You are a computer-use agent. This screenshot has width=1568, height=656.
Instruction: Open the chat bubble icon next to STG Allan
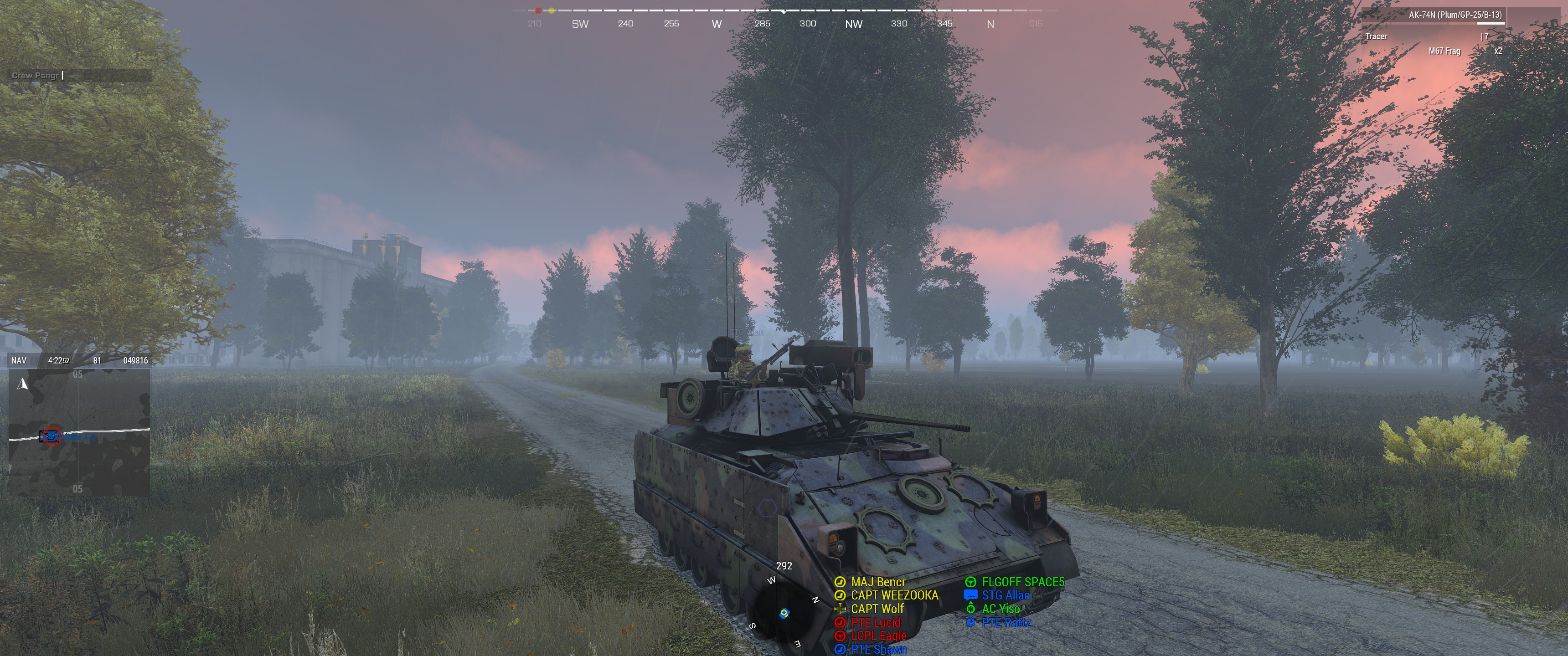(x=971, y=594)
